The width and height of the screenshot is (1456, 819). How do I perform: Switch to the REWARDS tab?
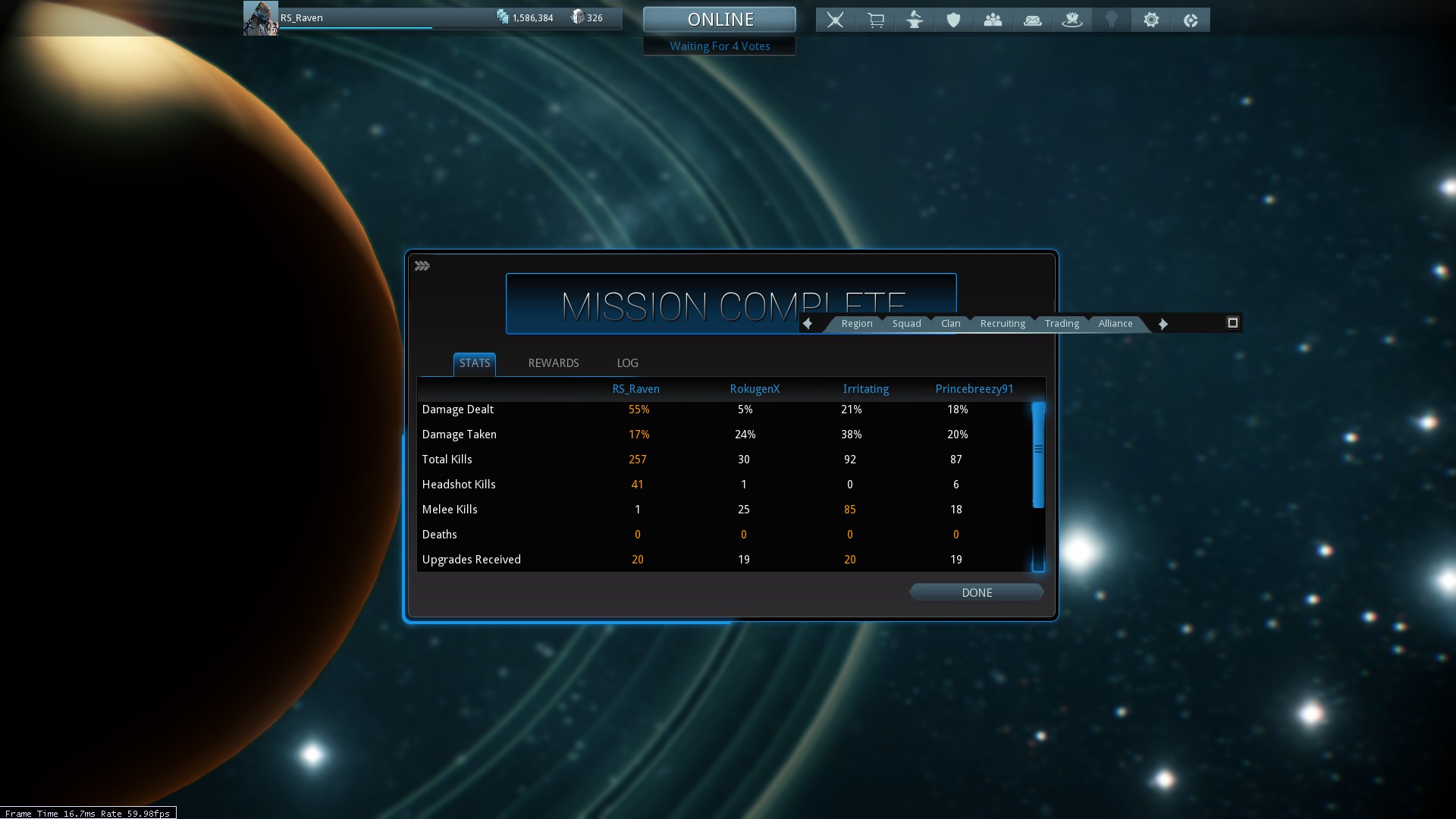[553, 363]
